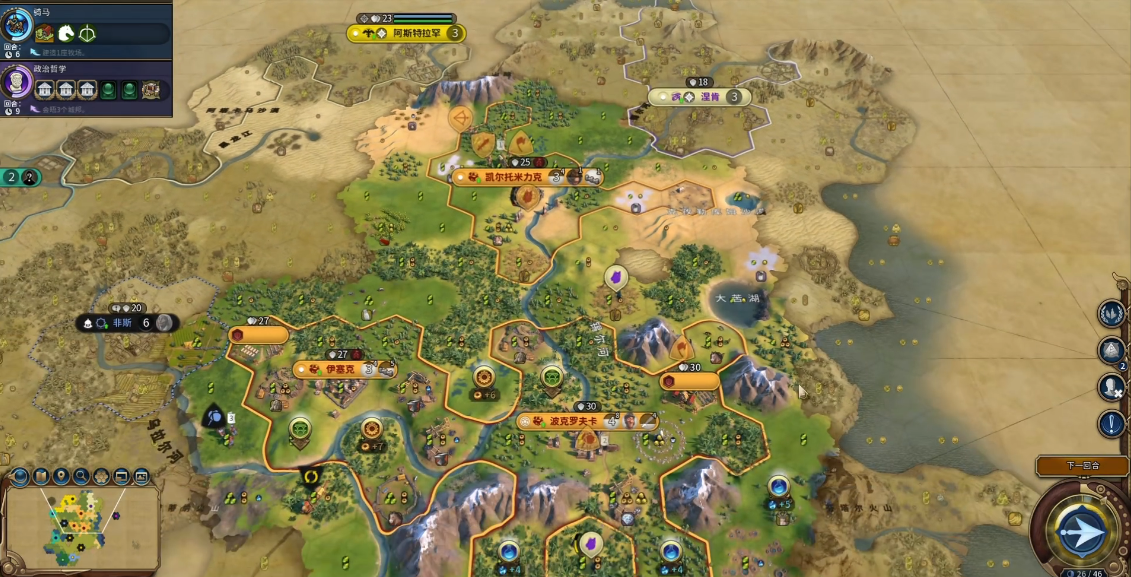Click the 非斯 city-state banner

tap(128, 323)
